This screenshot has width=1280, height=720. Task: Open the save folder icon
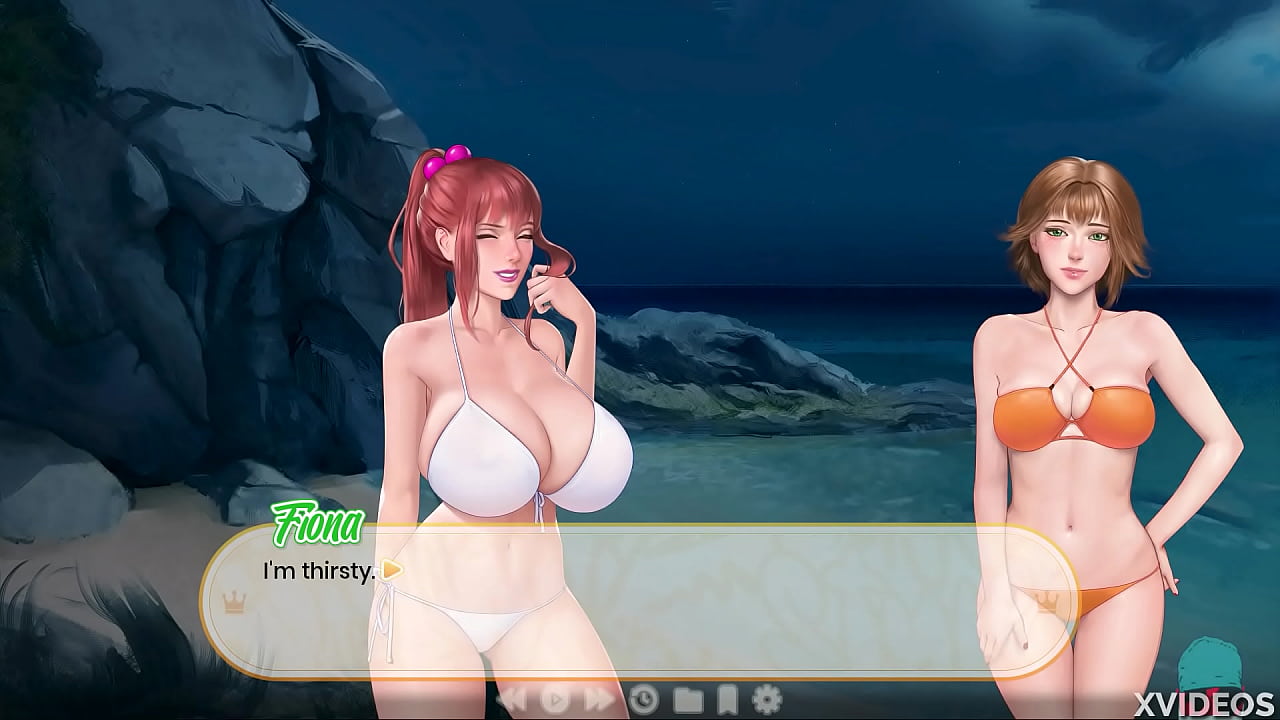pos(690,700)
